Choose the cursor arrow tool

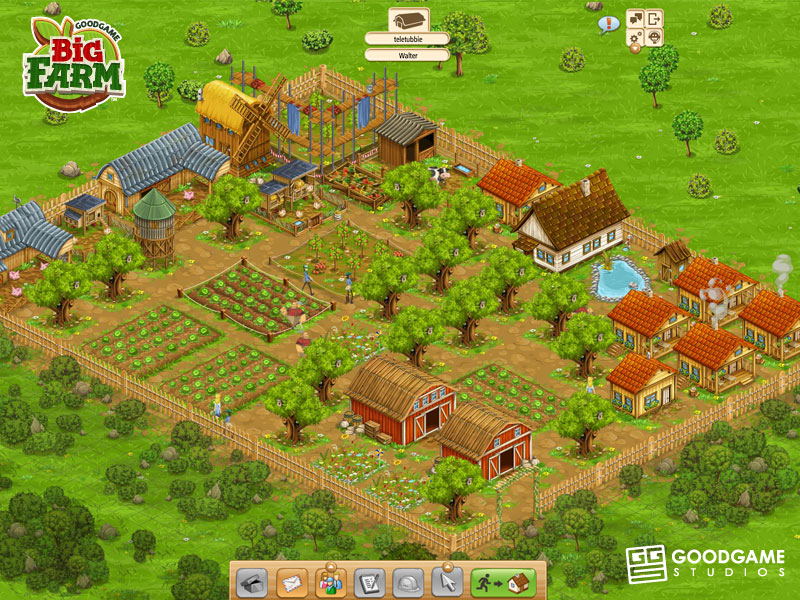pyautogui.click(x=445, y=580)
